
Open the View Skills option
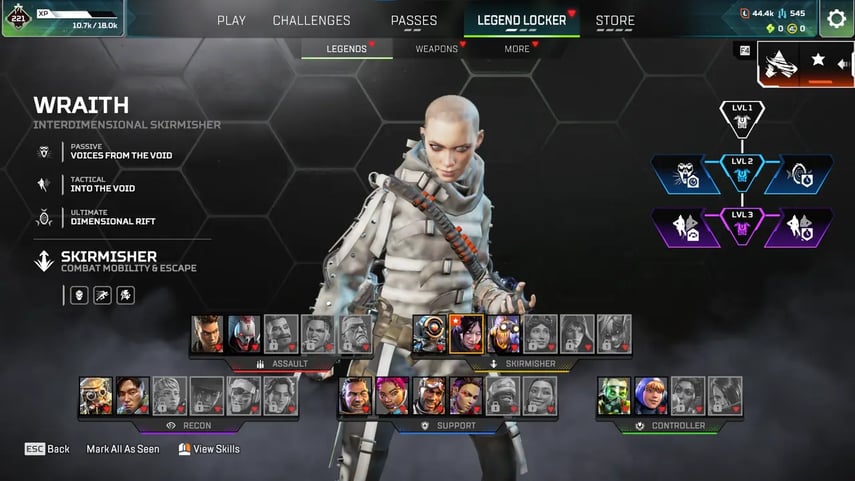tap(209, 449)
